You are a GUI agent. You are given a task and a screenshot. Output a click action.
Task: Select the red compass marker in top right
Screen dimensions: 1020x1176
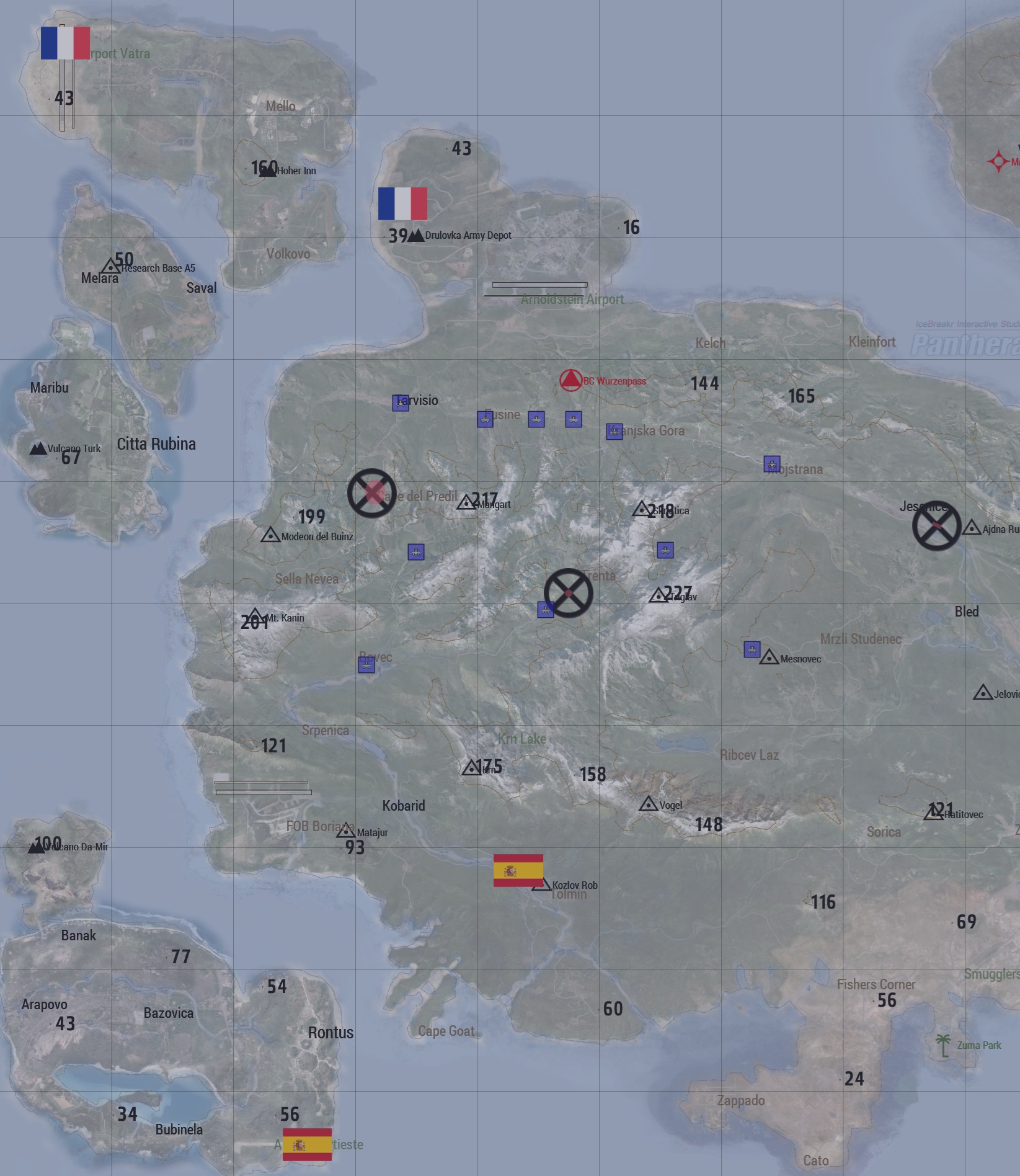[998, 160]
